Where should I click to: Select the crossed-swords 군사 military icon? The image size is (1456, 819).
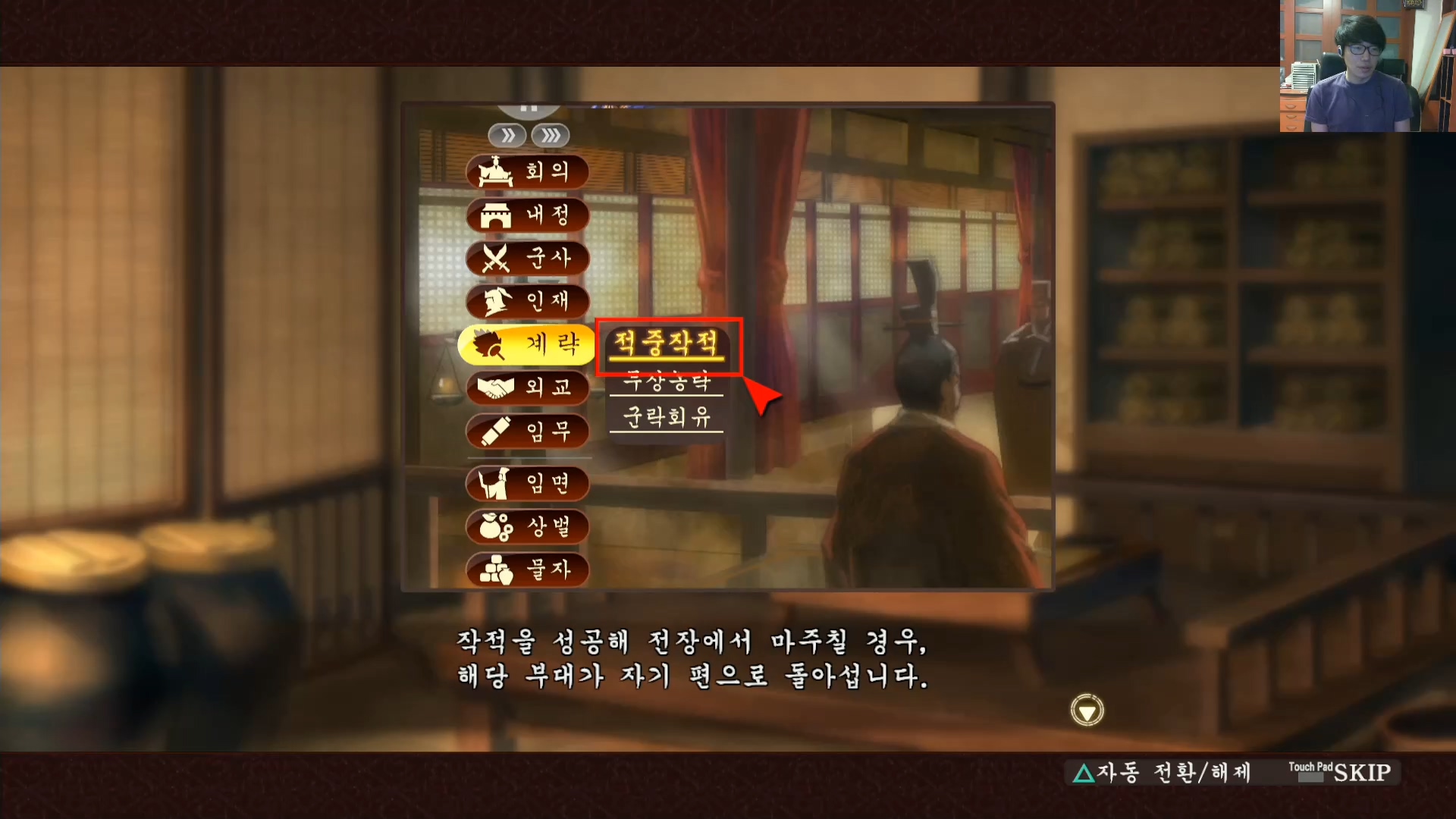[x=527, y=259]
